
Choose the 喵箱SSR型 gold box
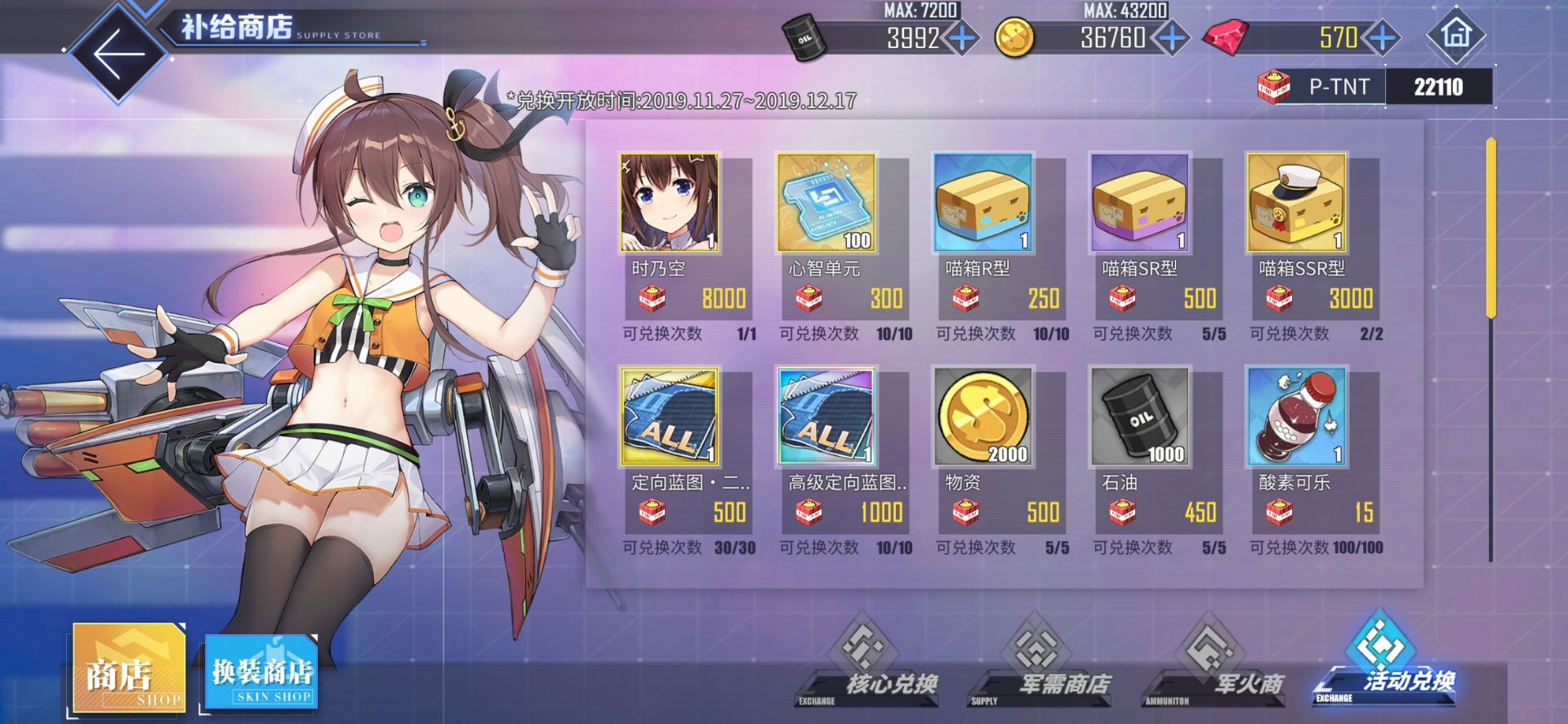tap(1296, 203)
